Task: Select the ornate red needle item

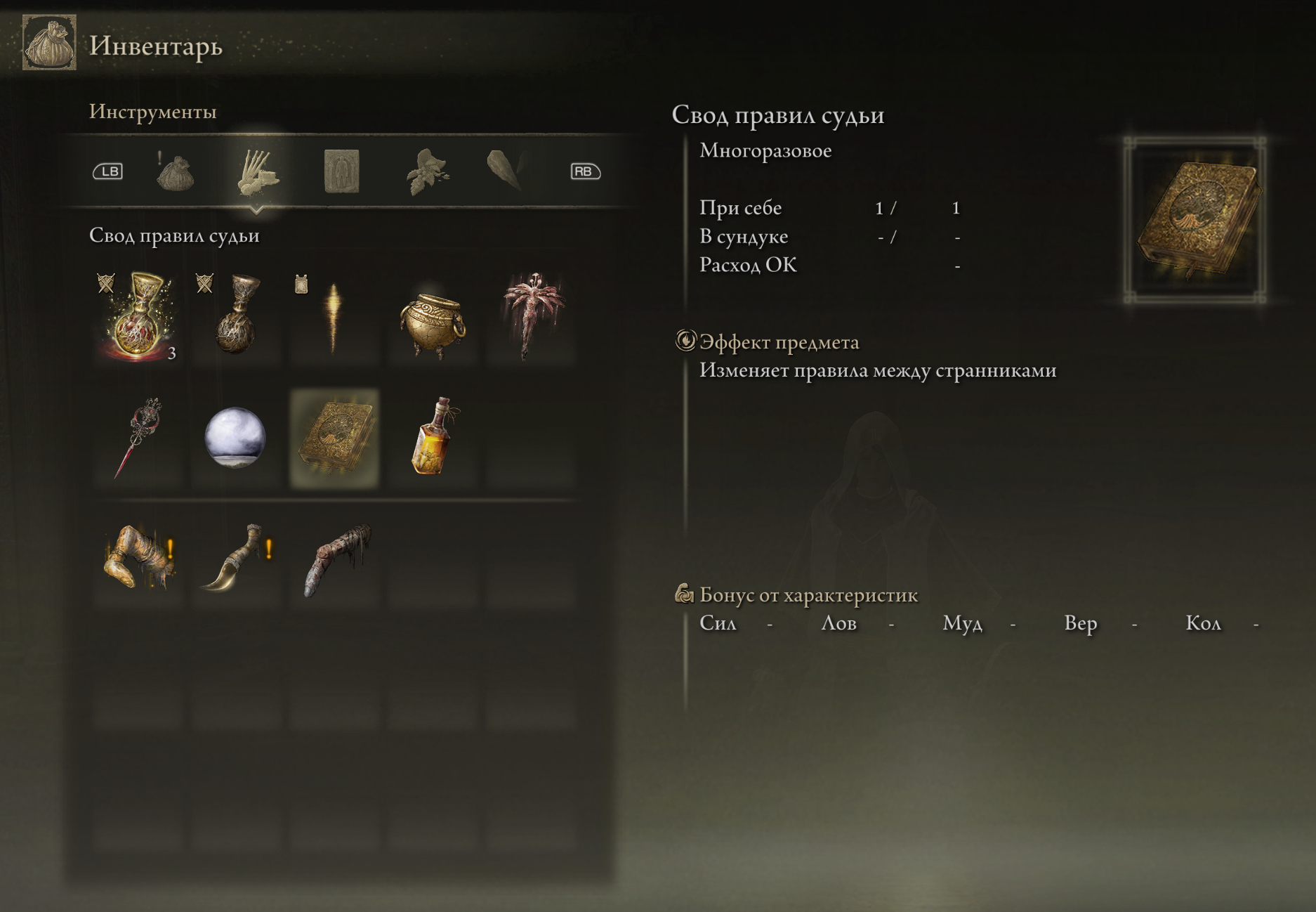Action: [138, 437]
